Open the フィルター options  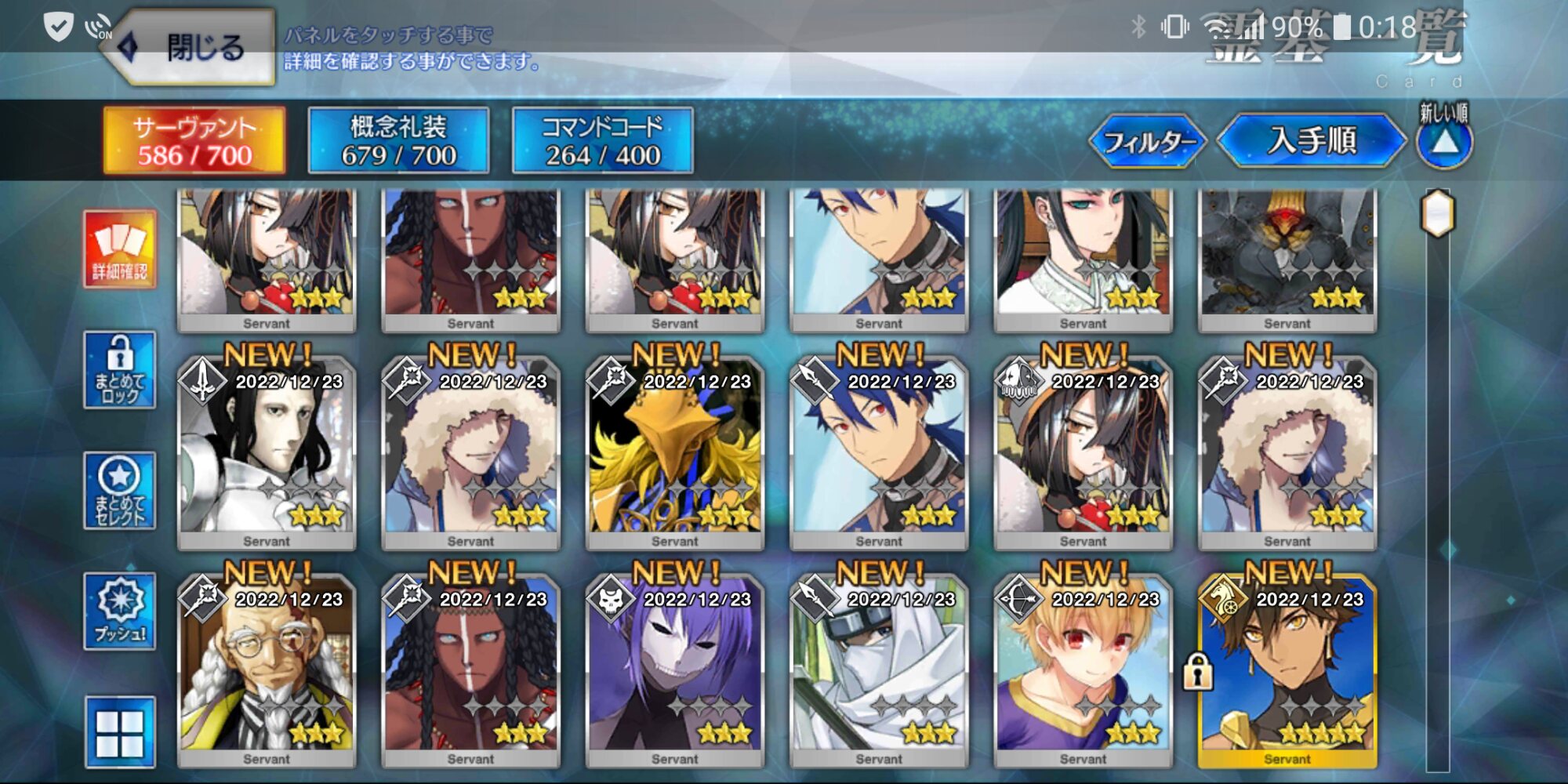pyautogui.click(x=1149, y=142)
